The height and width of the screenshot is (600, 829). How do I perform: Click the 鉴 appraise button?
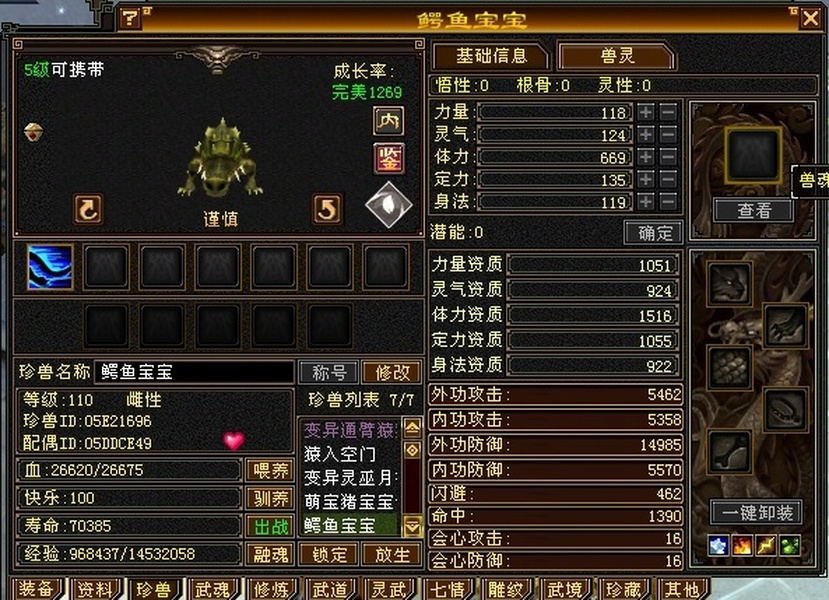tap(388, 158)
